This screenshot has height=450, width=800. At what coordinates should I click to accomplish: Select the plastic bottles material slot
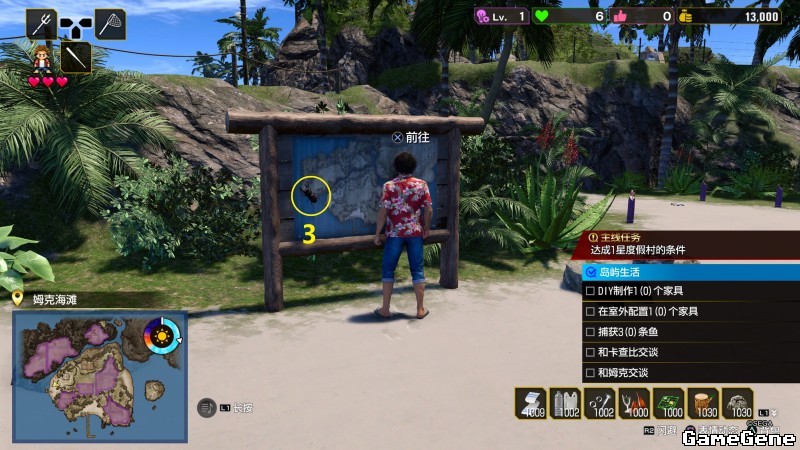(x=565, y=403)
